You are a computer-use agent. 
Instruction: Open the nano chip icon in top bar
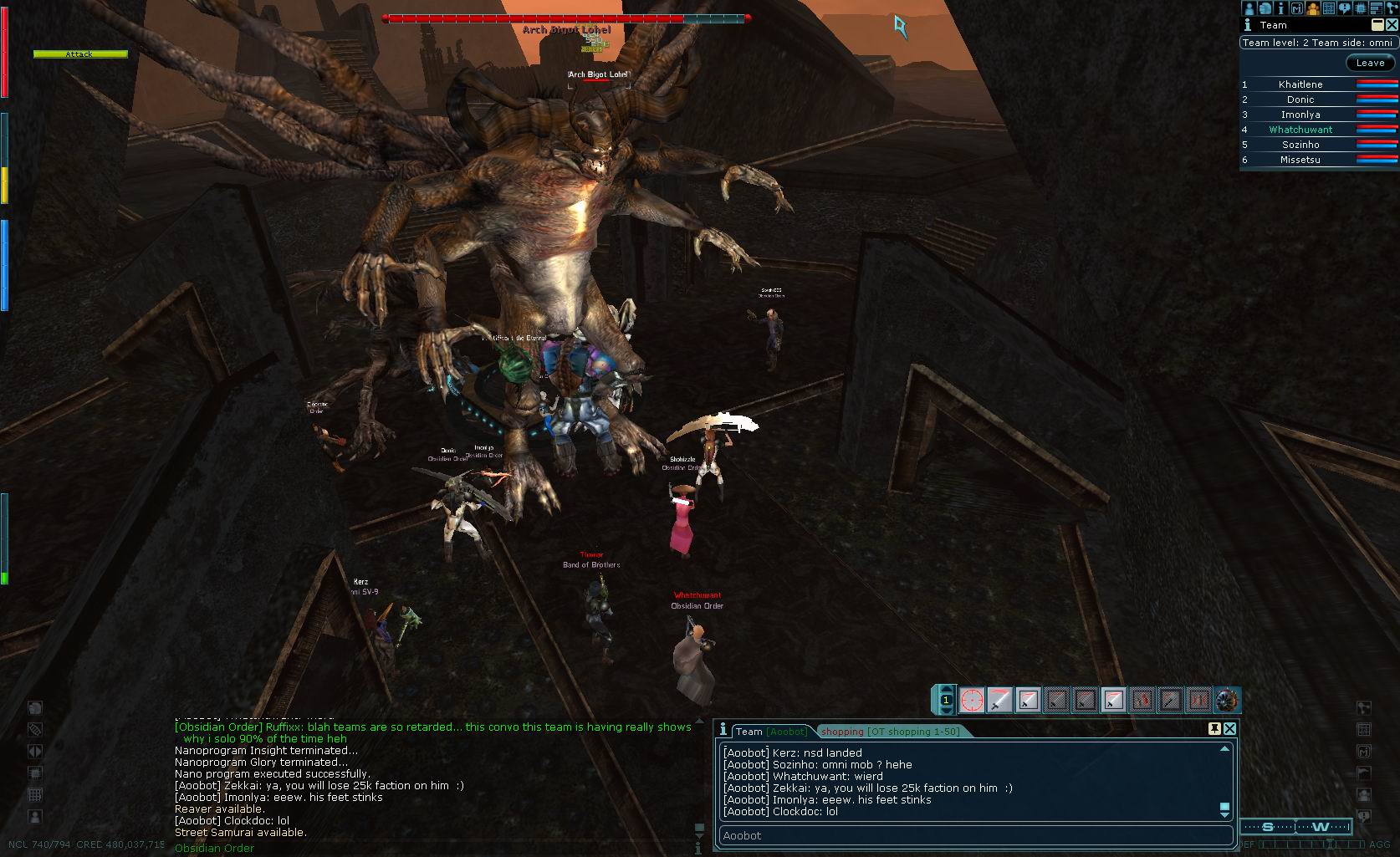(x=1360, y=8)
